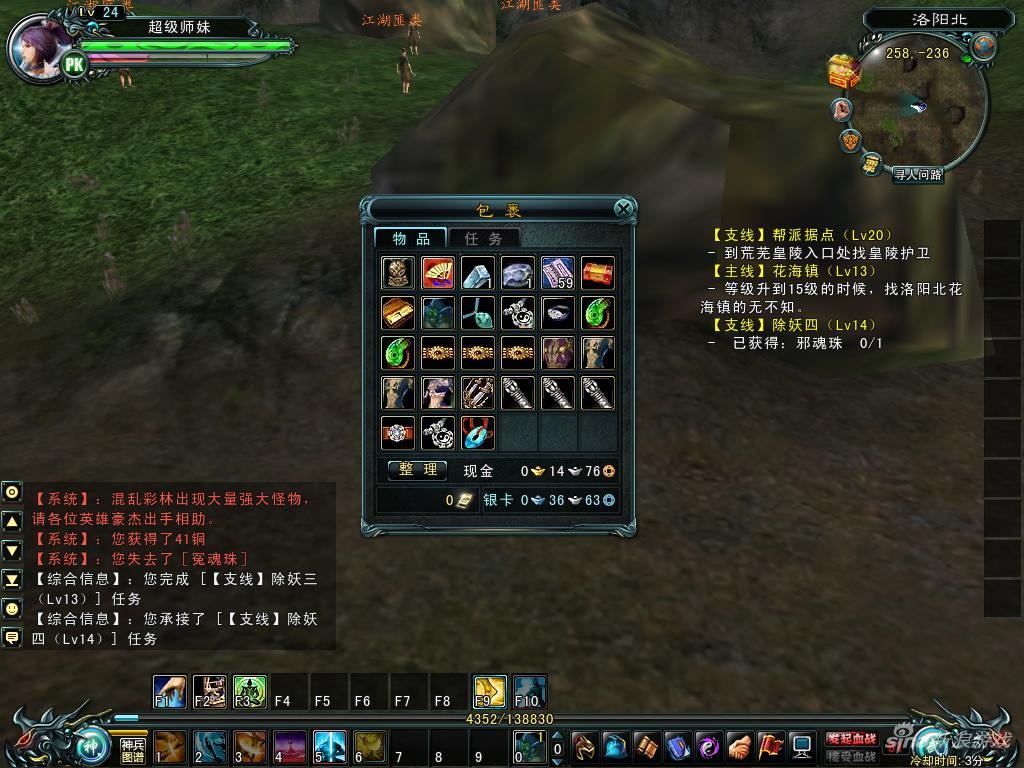
Task: Open the treasure chest icon beside minimap
Action: 844,70
